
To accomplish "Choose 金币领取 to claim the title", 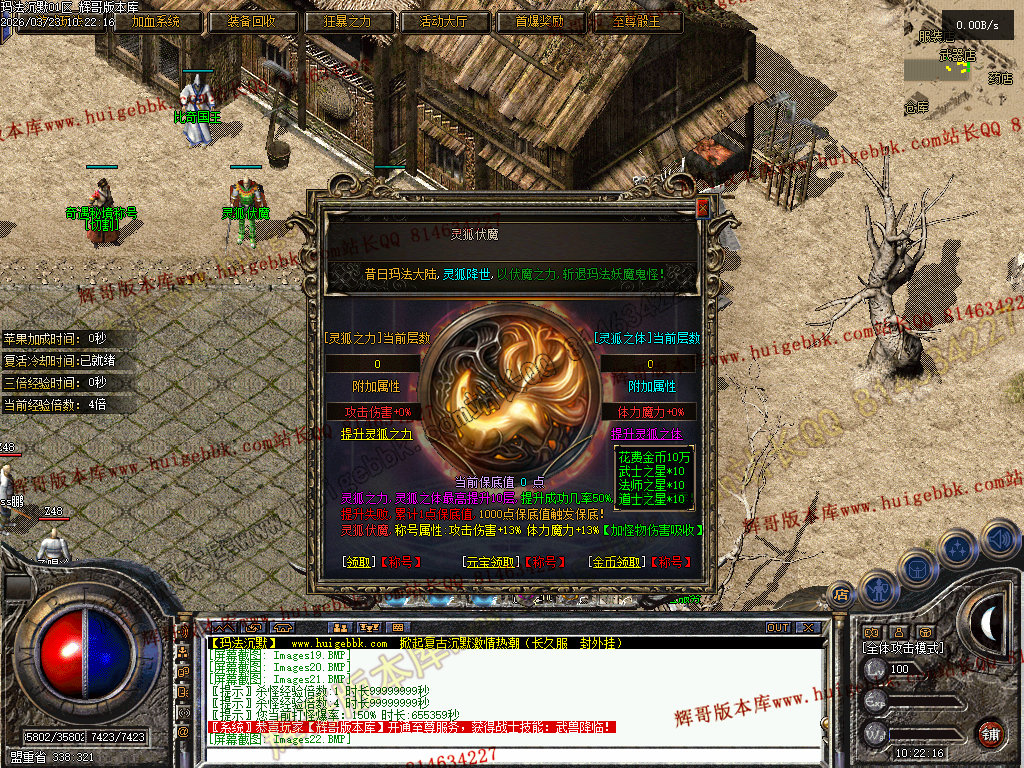I will click(x=615, y=562).
